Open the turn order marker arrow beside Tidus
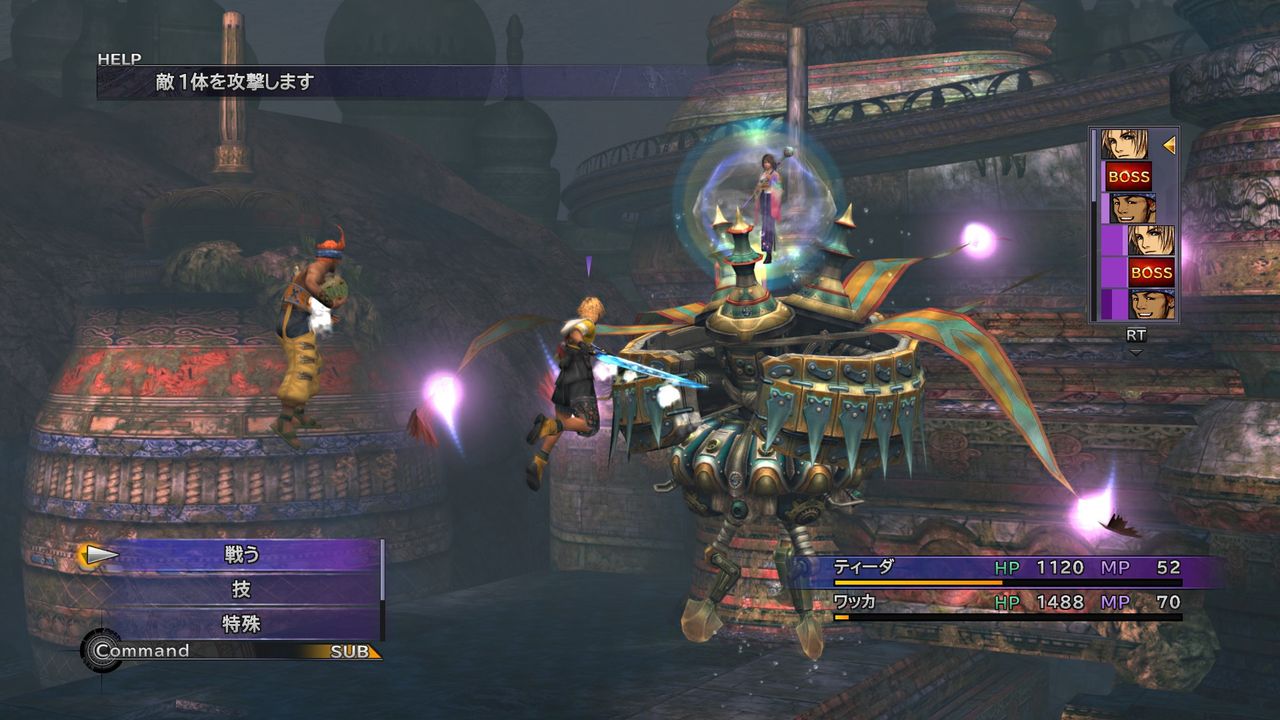 1167,143
